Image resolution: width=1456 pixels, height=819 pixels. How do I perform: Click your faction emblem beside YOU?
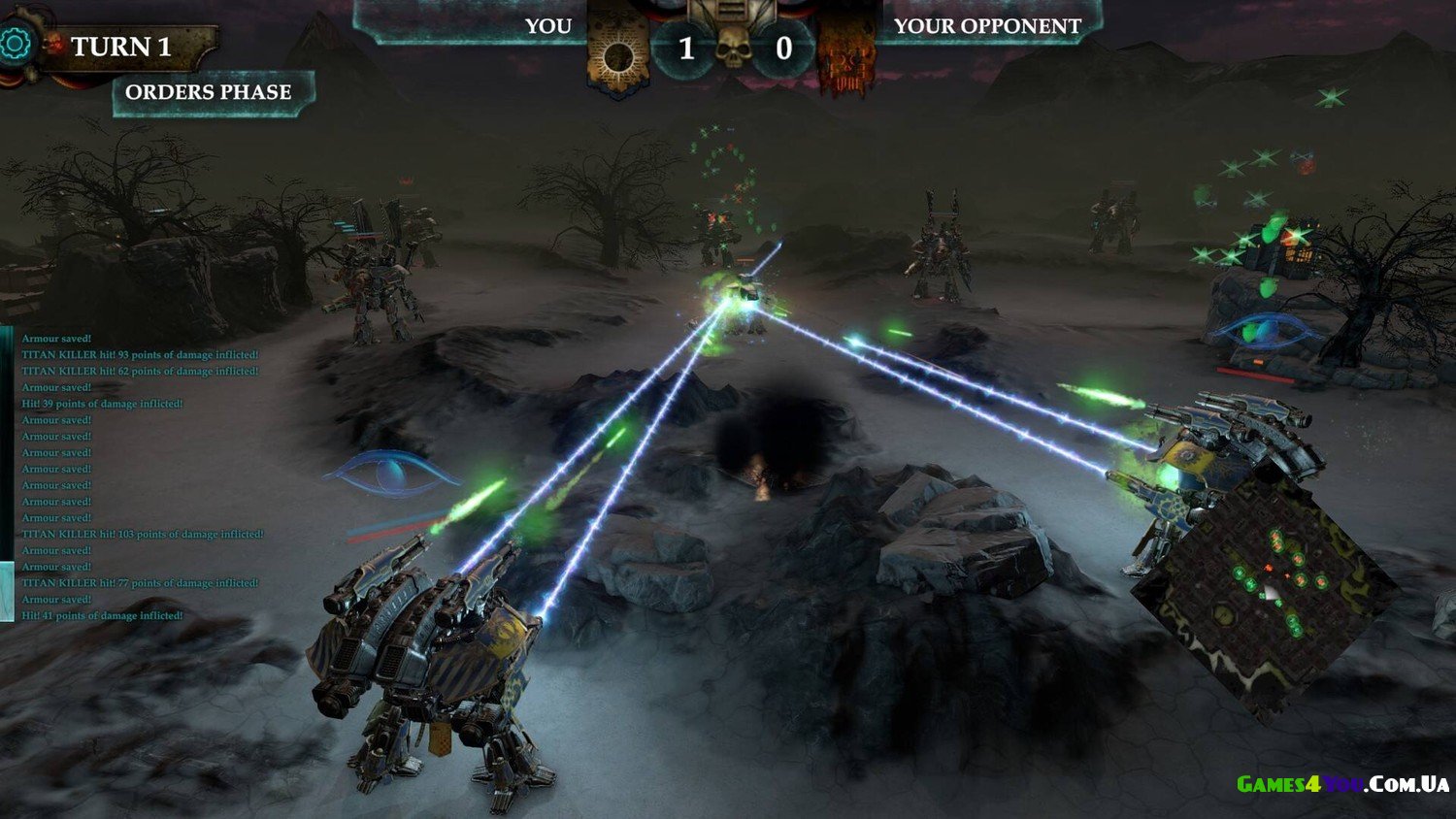click(x=617, y=55)
